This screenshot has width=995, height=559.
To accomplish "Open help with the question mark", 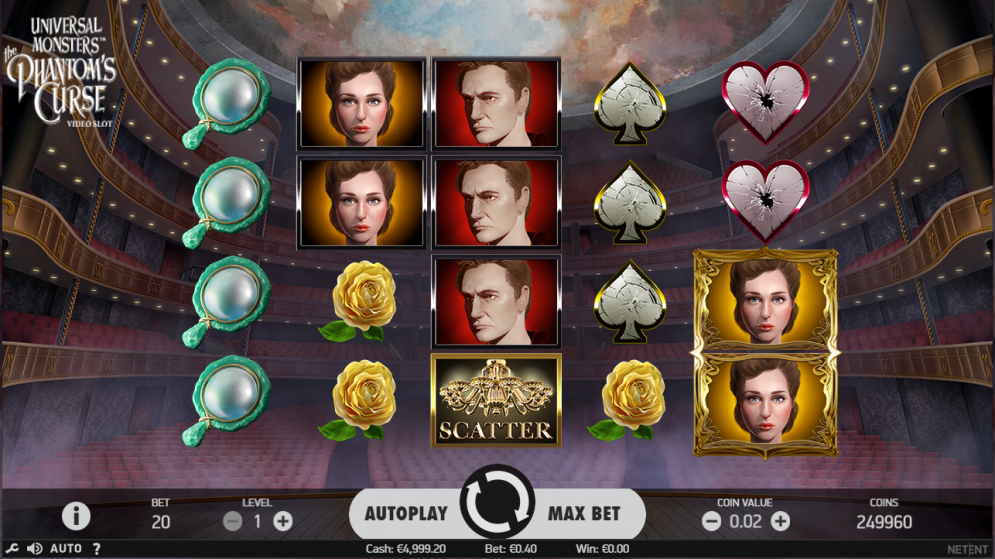I will [96, 549].
